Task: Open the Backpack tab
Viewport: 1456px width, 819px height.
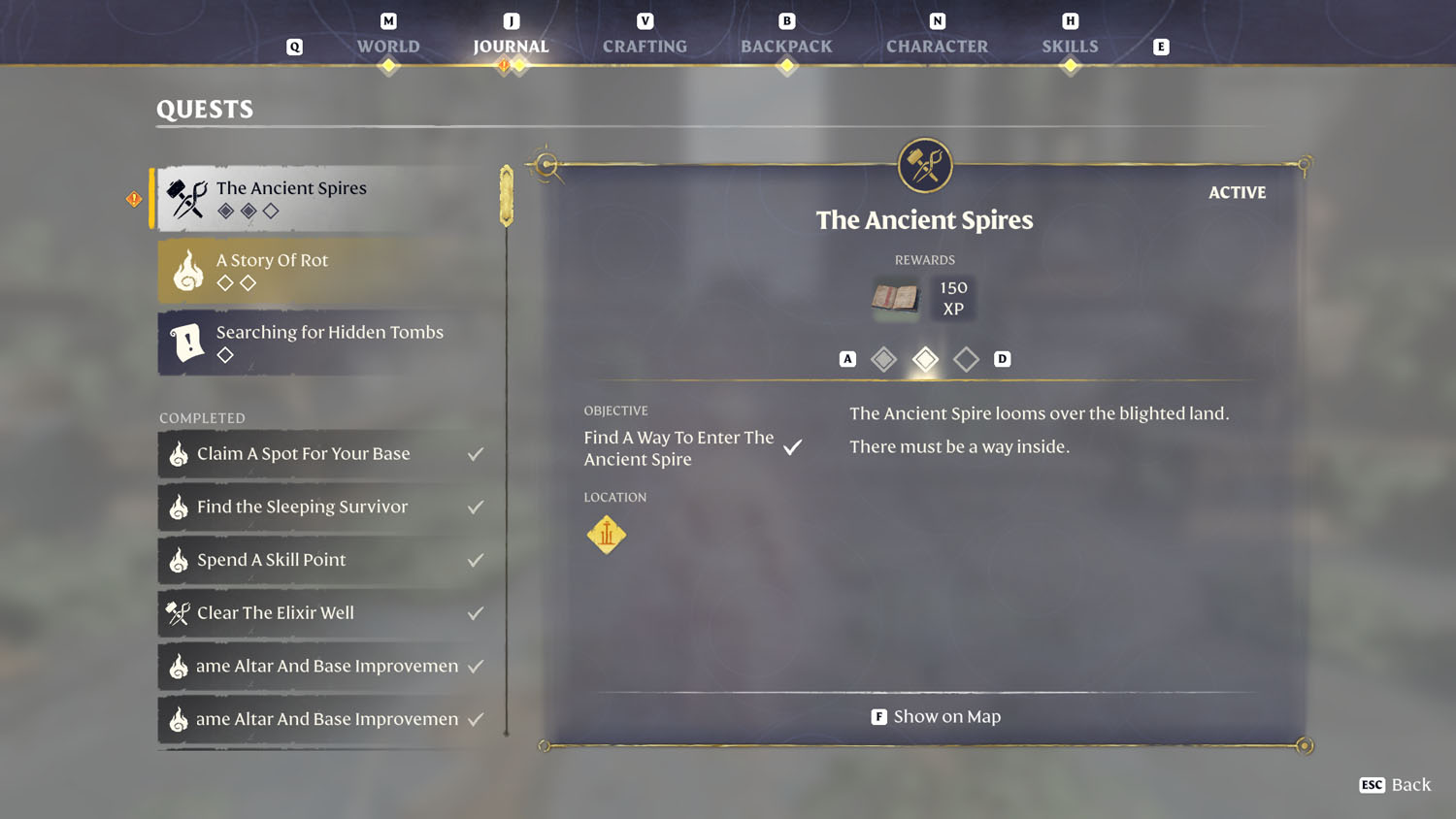Action: coord(786,46)
